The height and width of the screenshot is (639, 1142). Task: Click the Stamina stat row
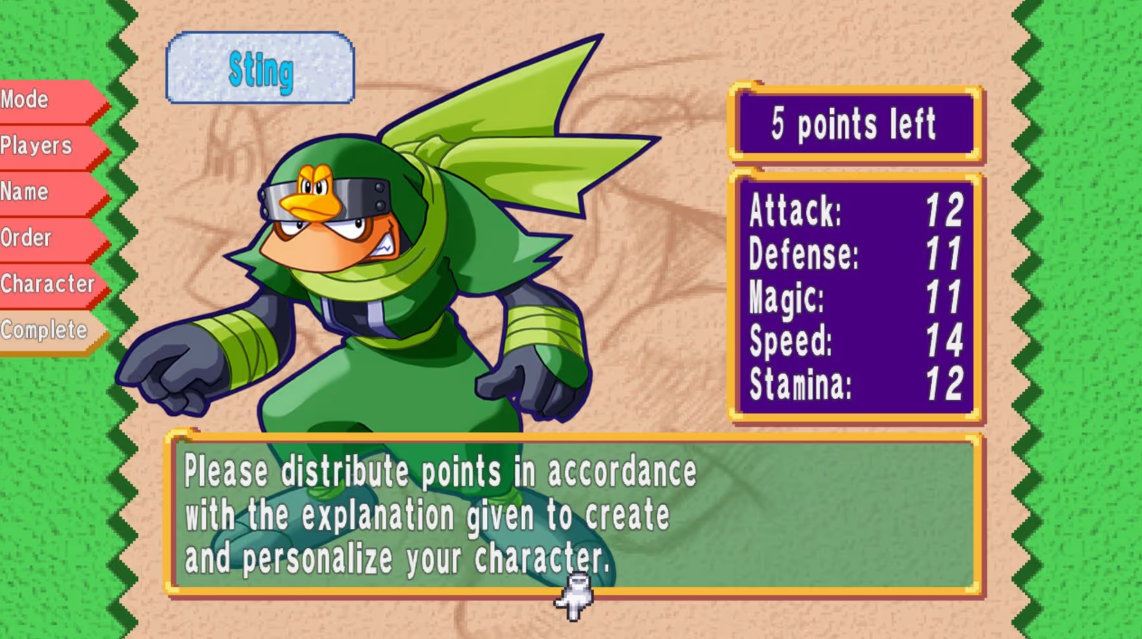coord(856,385)
